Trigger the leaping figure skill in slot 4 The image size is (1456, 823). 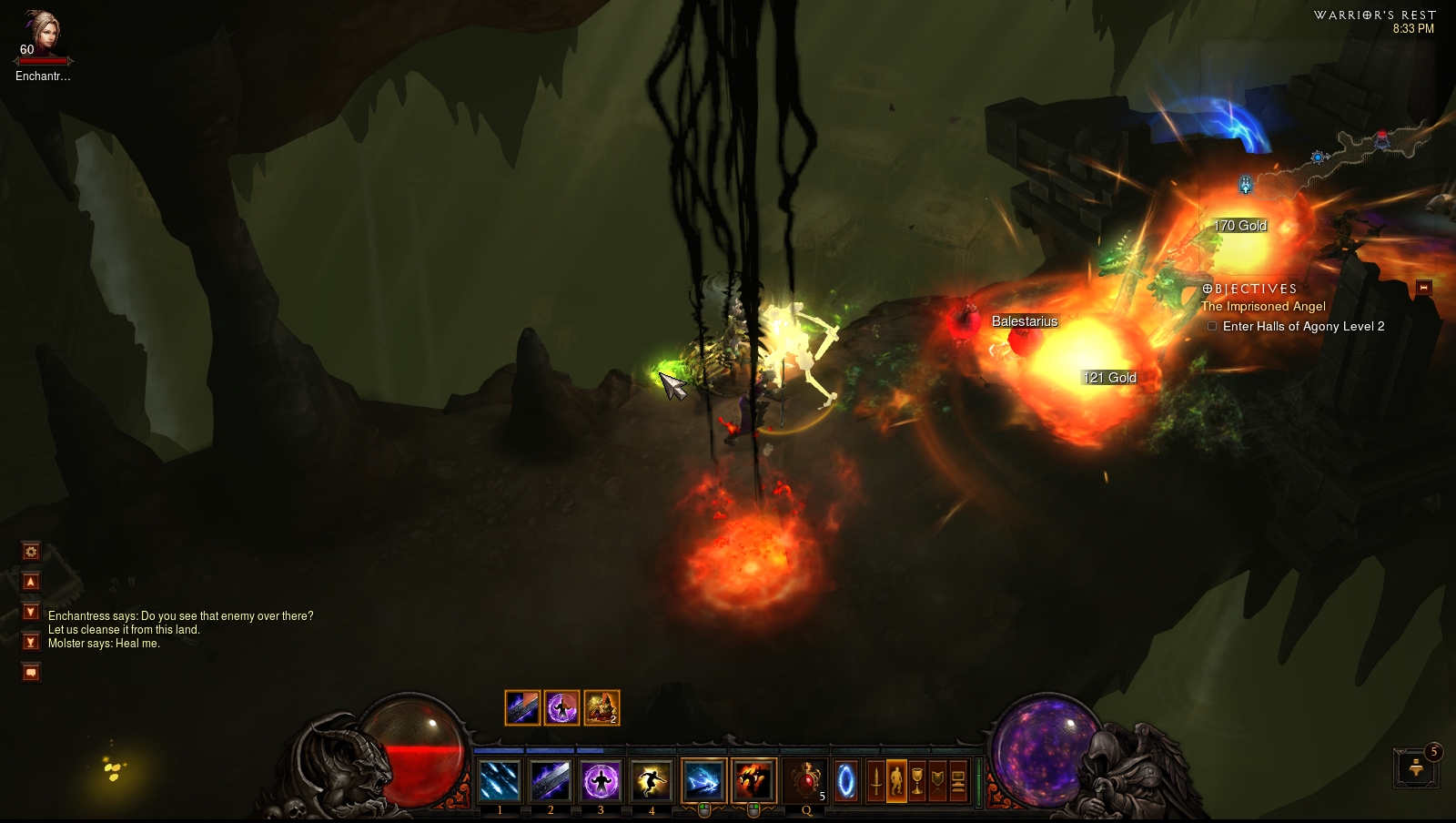651,780
